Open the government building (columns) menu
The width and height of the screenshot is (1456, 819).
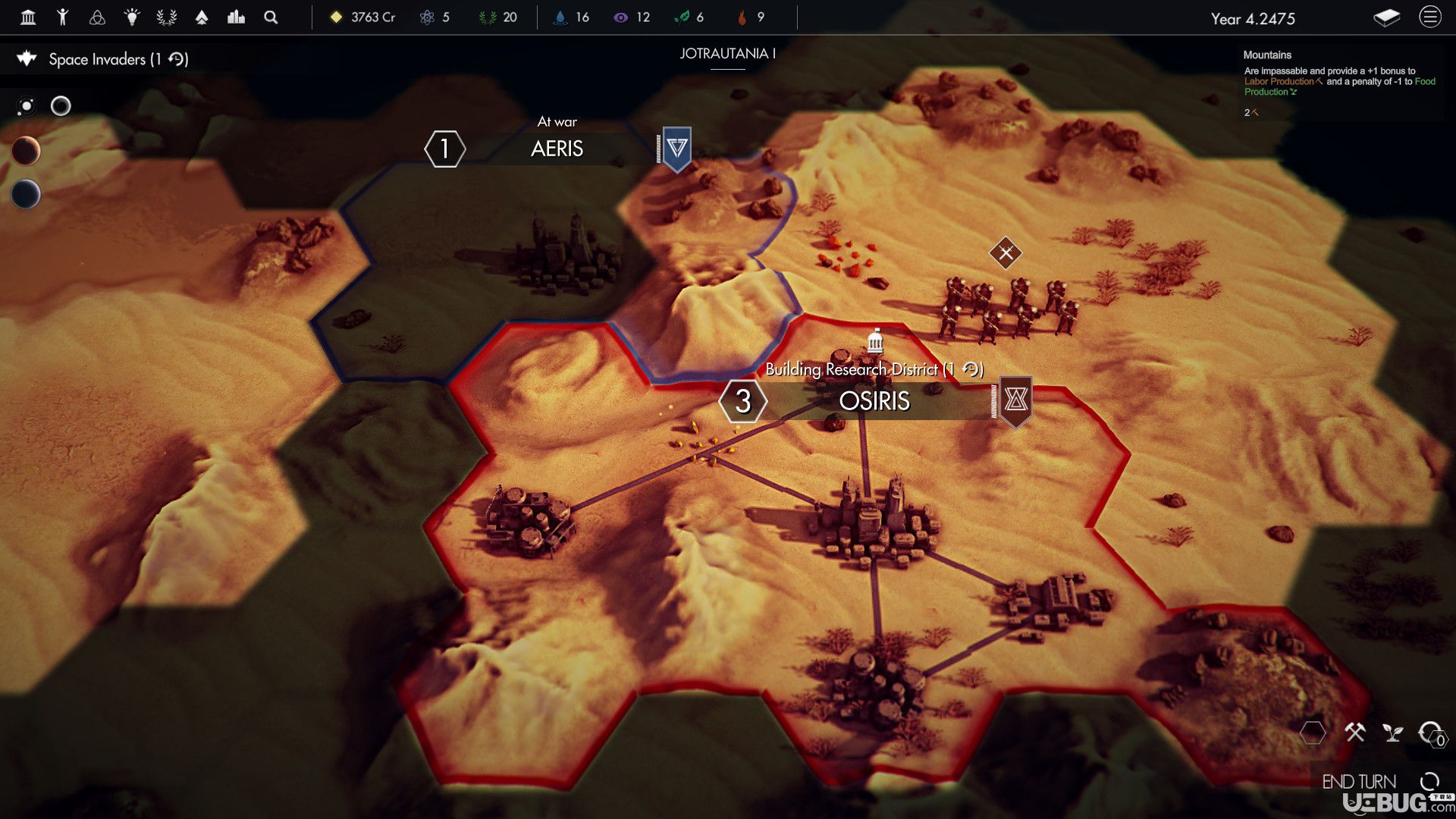[28, 17]
